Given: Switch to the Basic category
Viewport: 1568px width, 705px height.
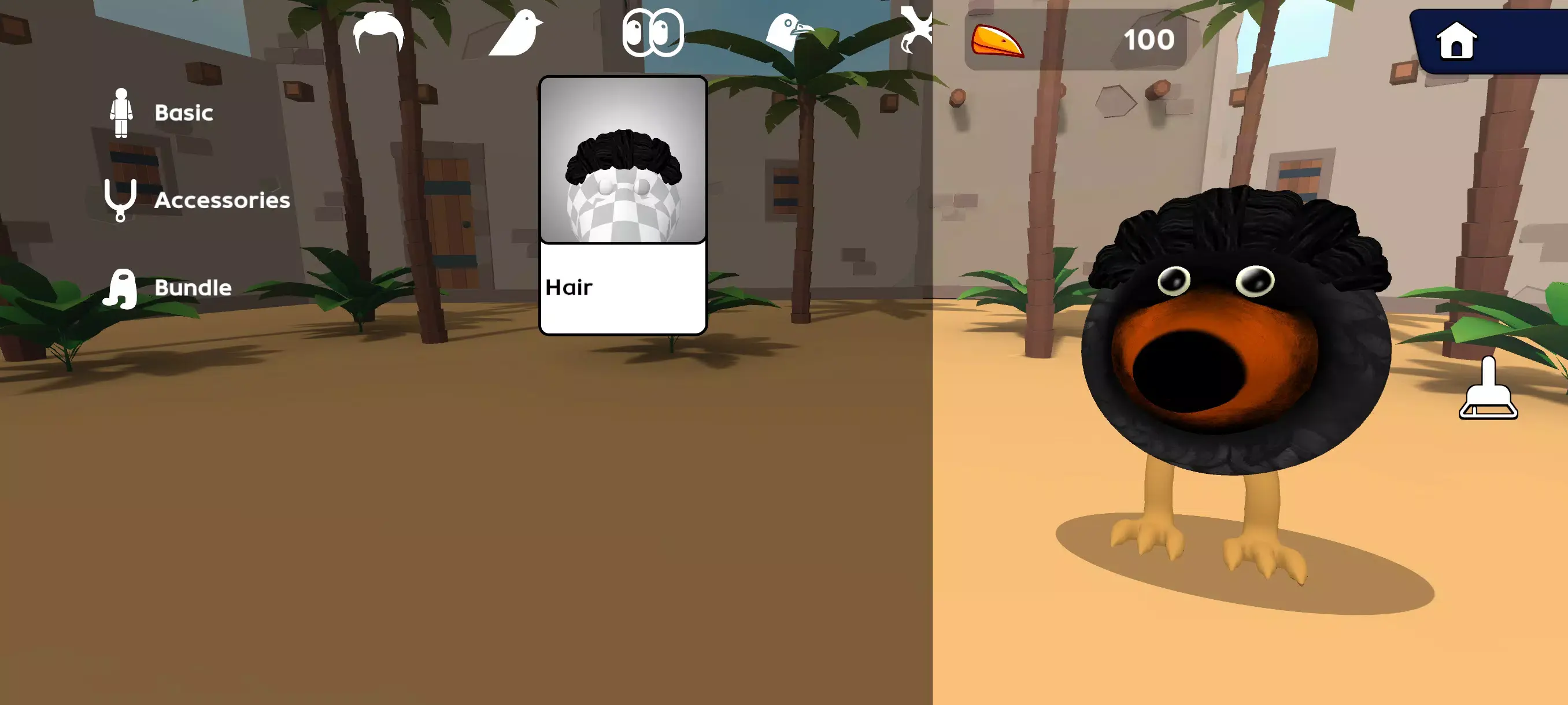Looking at the screenshot, I should [183, 112].
